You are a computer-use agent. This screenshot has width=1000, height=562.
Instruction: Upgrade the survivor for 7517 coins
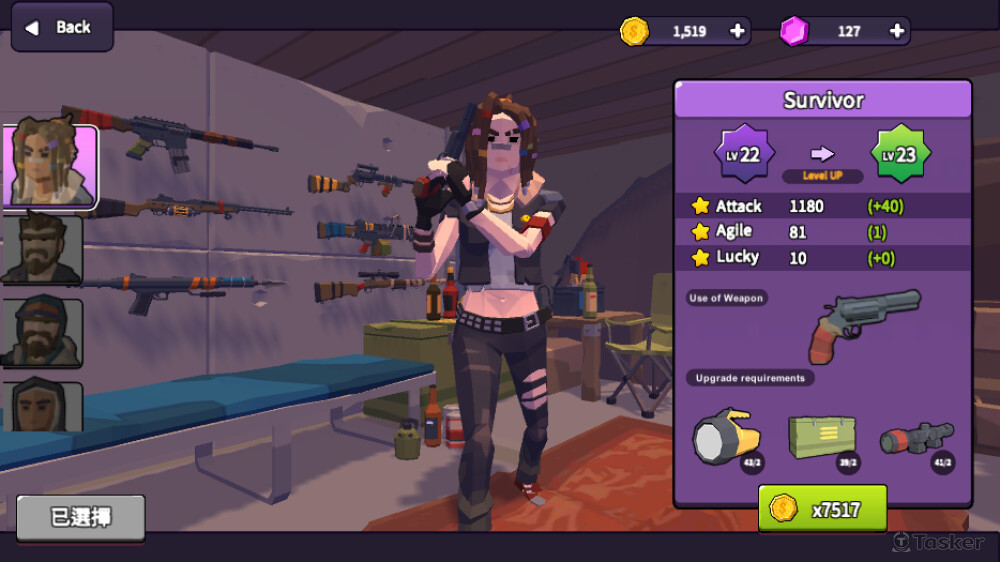click(x=822, y=509)
